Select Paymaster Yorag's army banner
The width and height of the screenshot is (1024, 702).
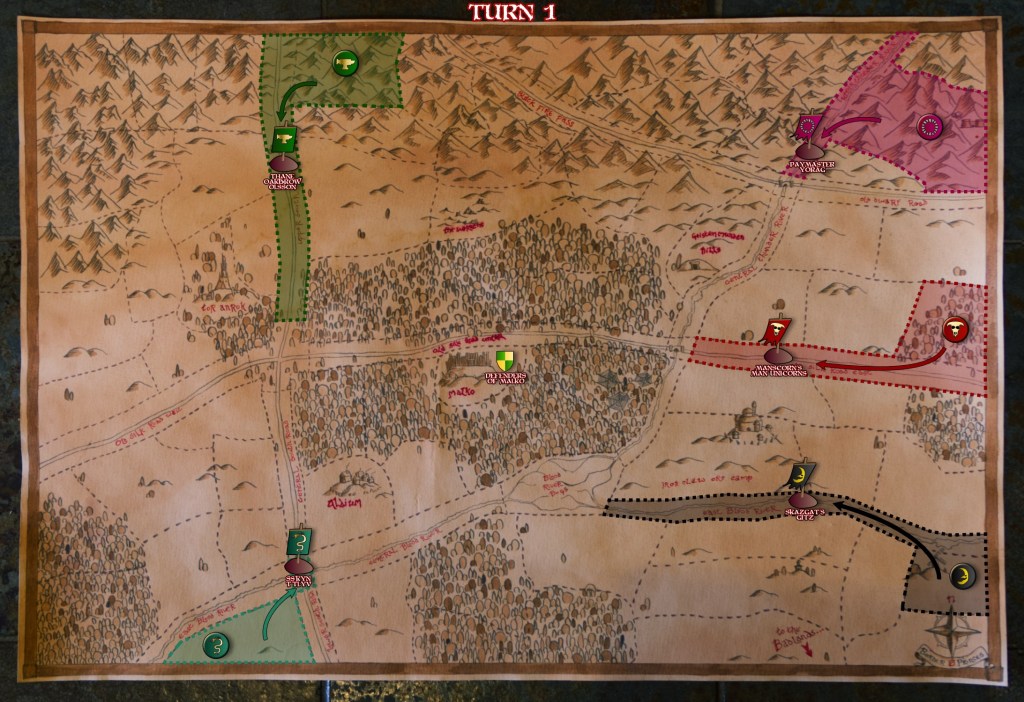click(x=808, y=129)
